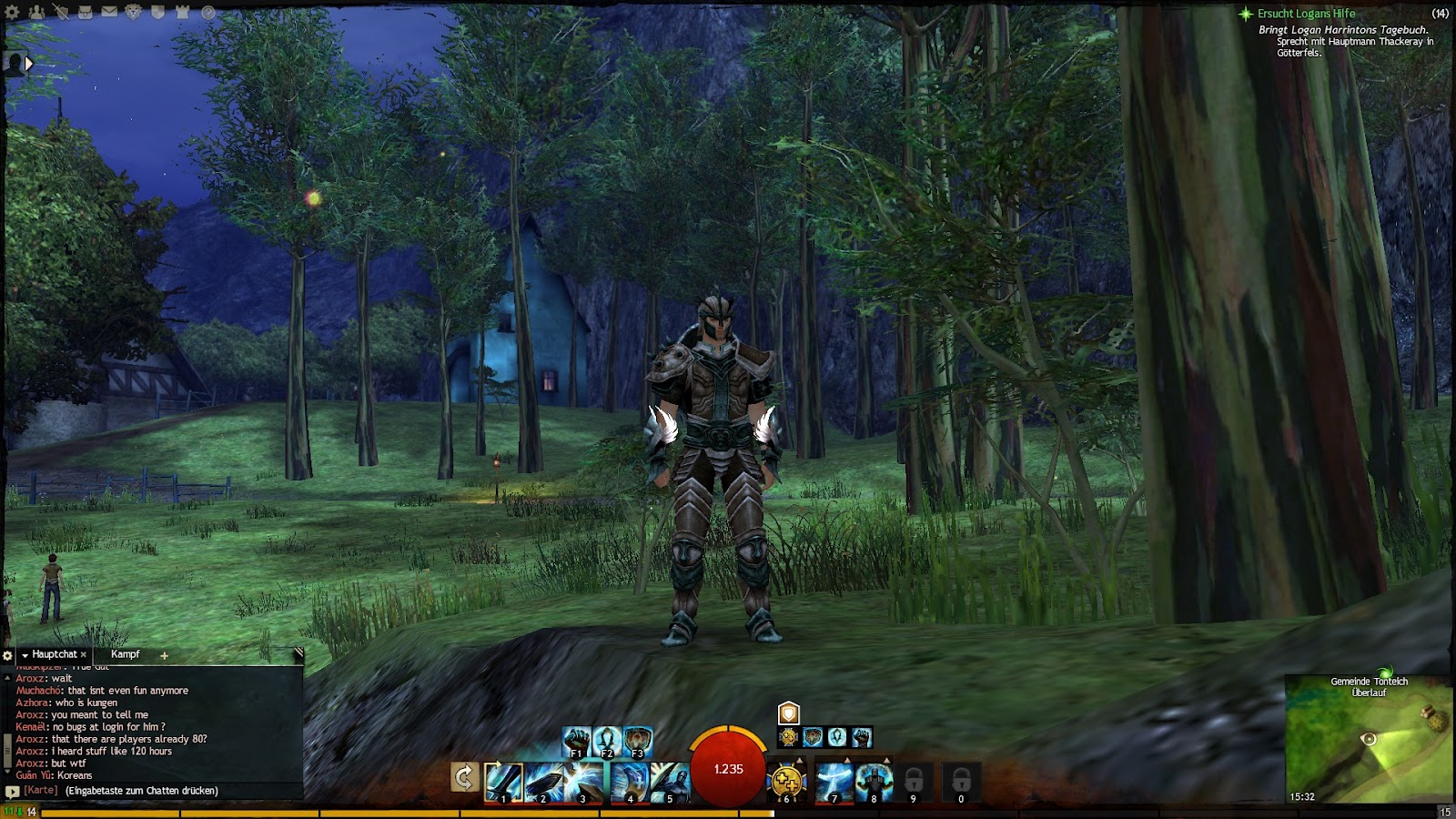Swap weapon sets with the arrow button

click(464, 777)
